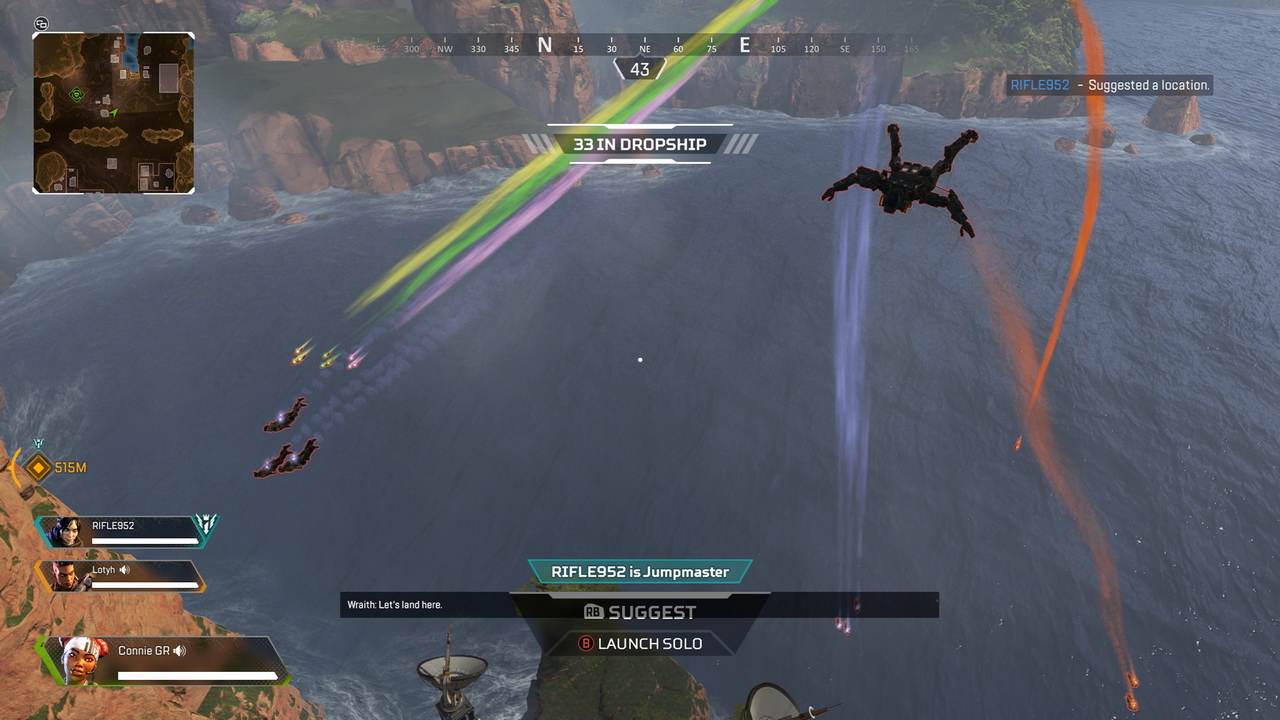Choose the Suggest drop location option

pos(640,612)
